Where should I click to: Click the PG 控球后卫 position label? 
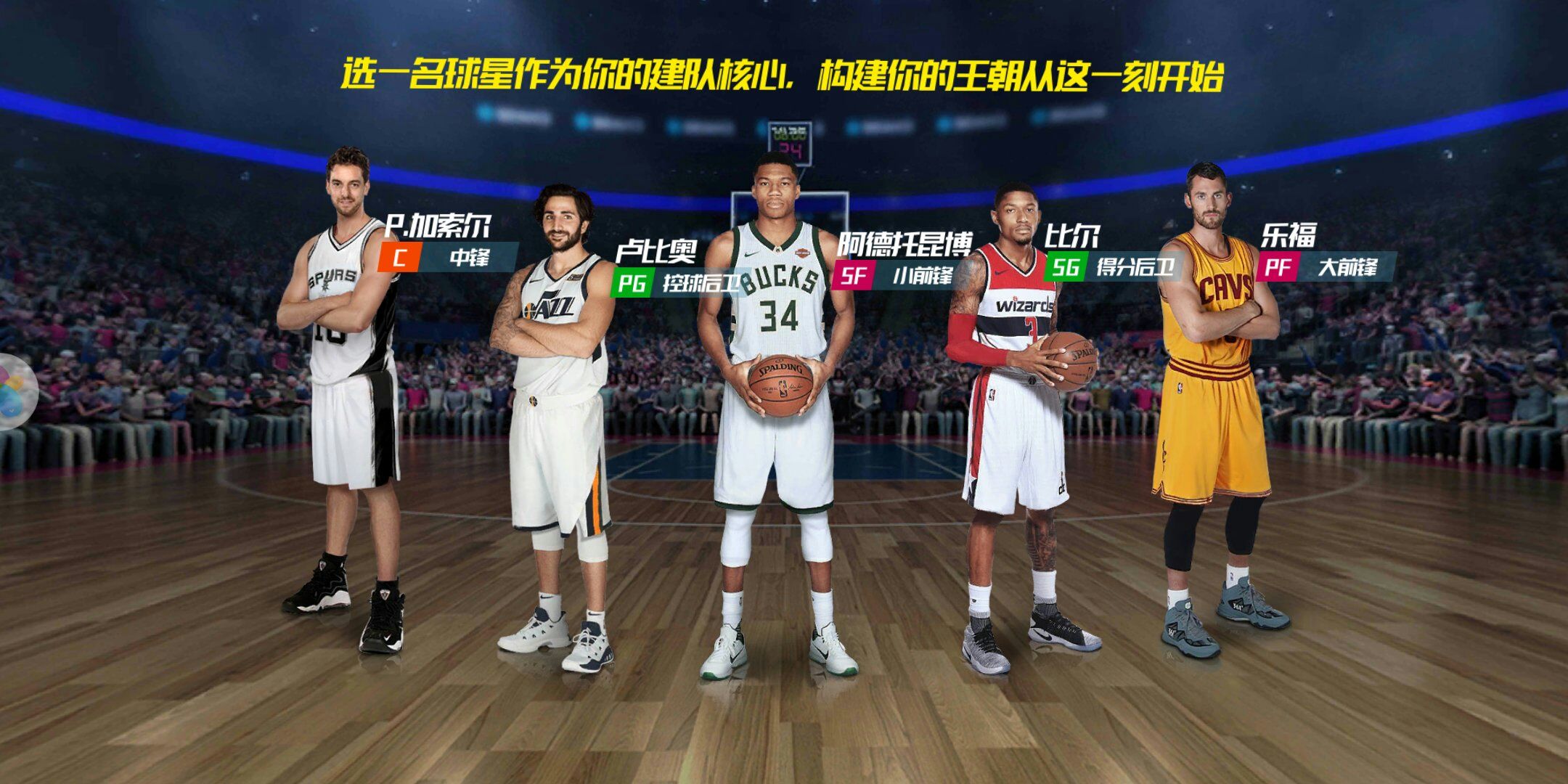coord(677,283)
